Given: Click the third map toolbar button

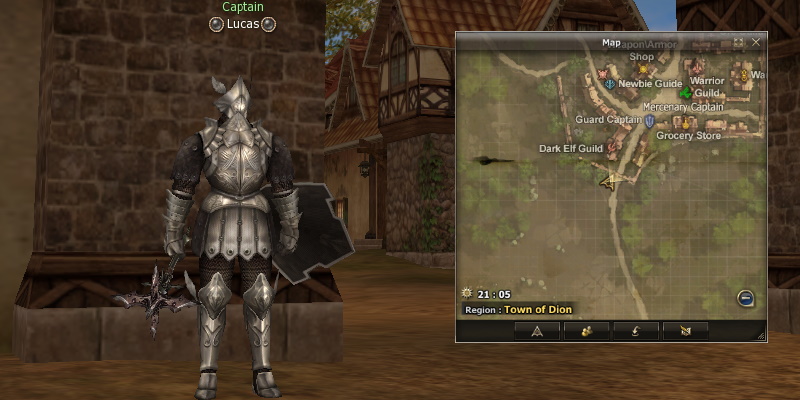Looking at the screenshot, I should click(x=636, y=330).
